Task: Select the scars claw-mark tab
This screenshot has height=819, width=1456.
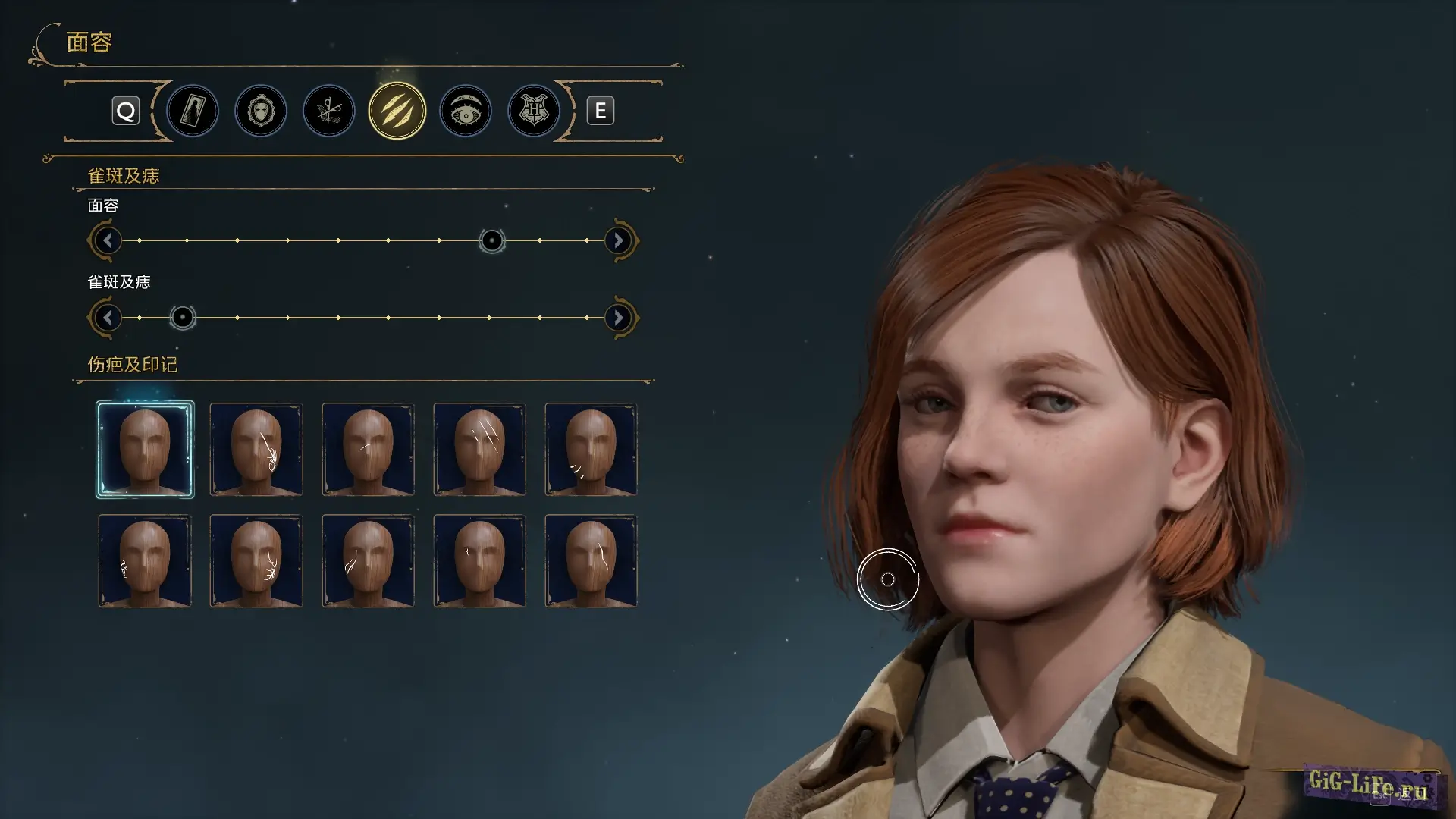Action: click(397, 111)
